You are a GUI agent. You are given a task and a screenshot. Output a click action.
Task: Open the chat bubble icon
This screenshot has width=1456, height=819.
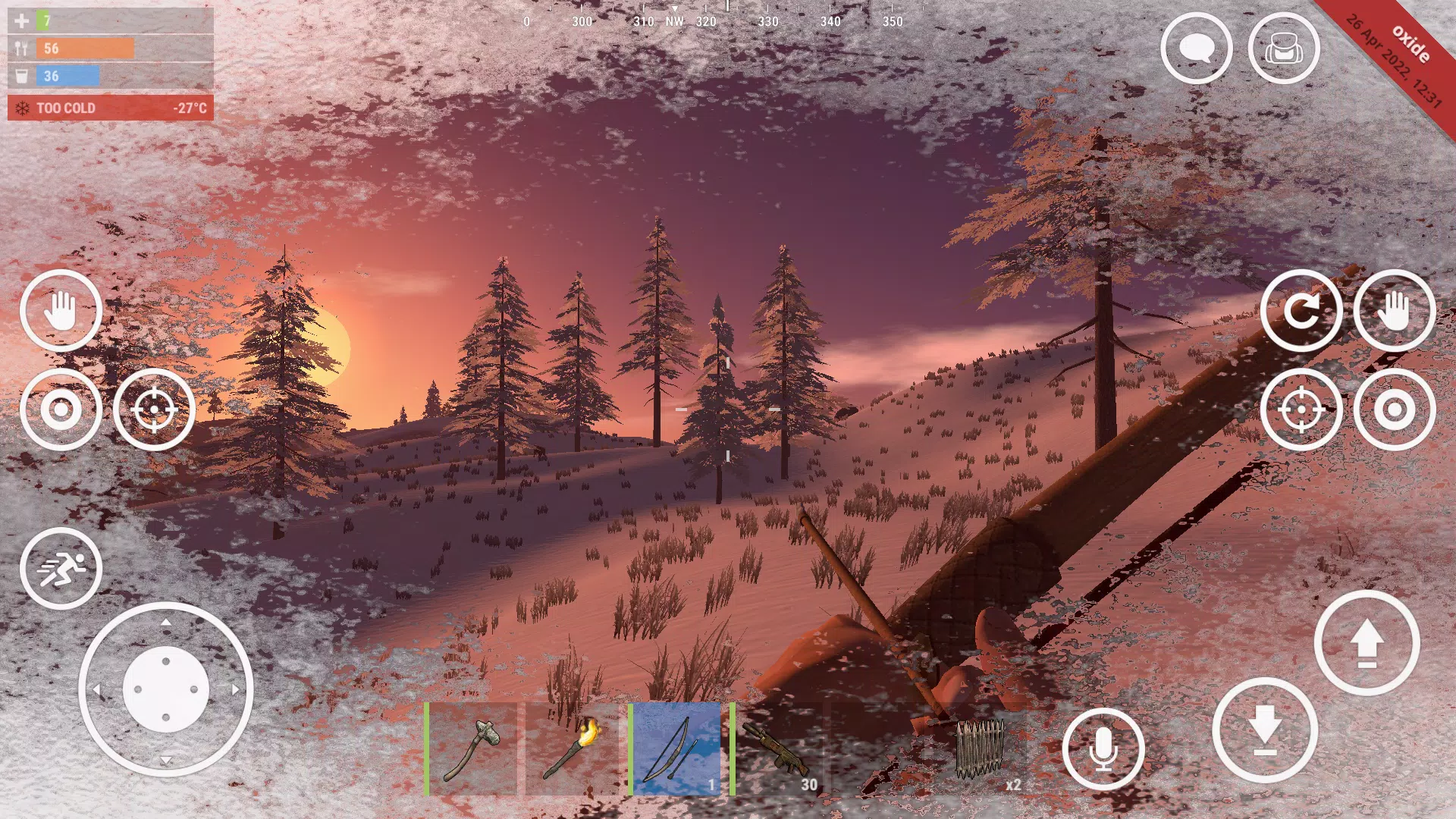(1195, 48)
